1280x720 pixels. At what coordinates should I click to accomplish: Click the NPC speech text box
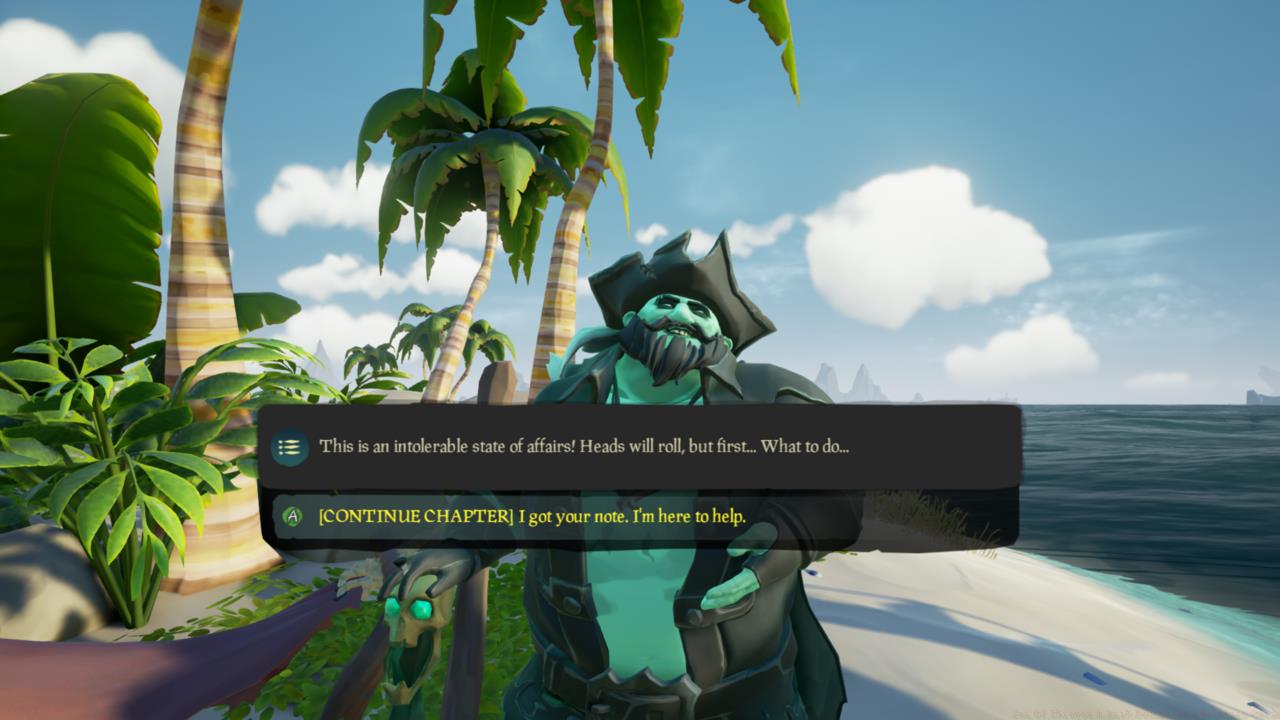[640, 448]
